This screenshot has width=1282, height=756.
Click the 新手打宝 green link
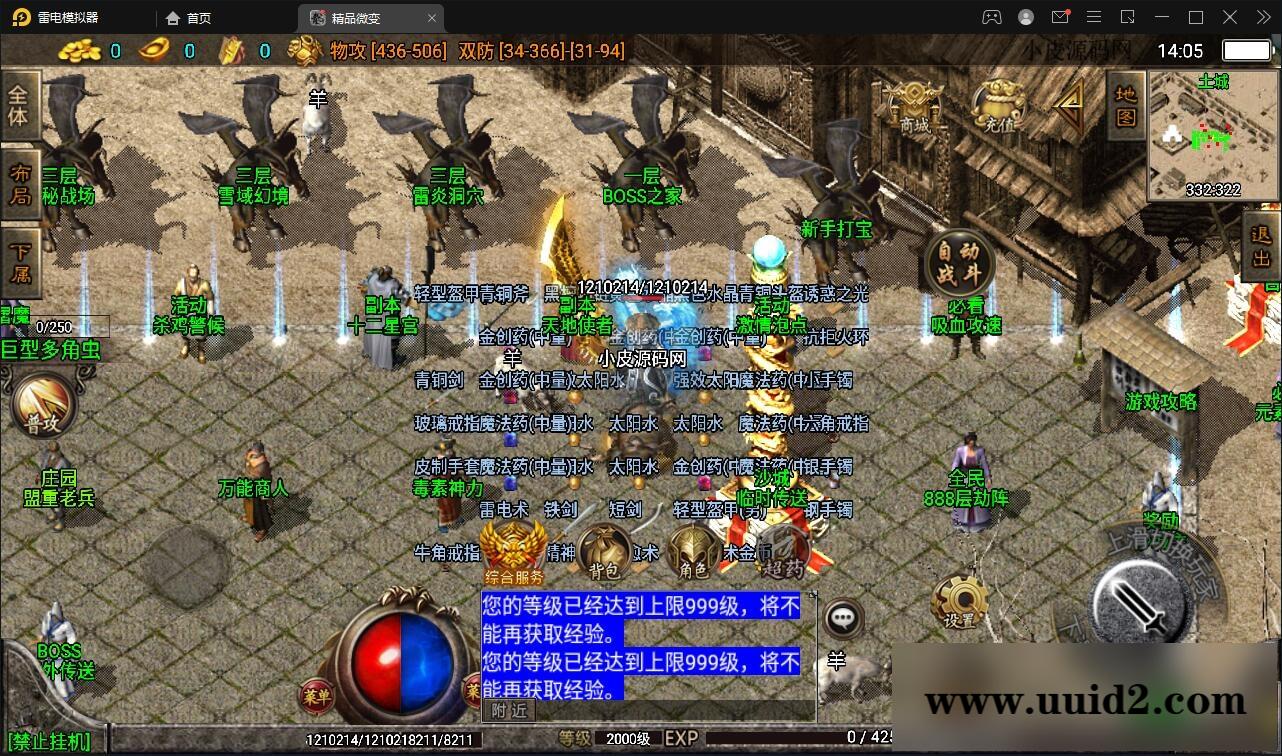pos(836,229)
